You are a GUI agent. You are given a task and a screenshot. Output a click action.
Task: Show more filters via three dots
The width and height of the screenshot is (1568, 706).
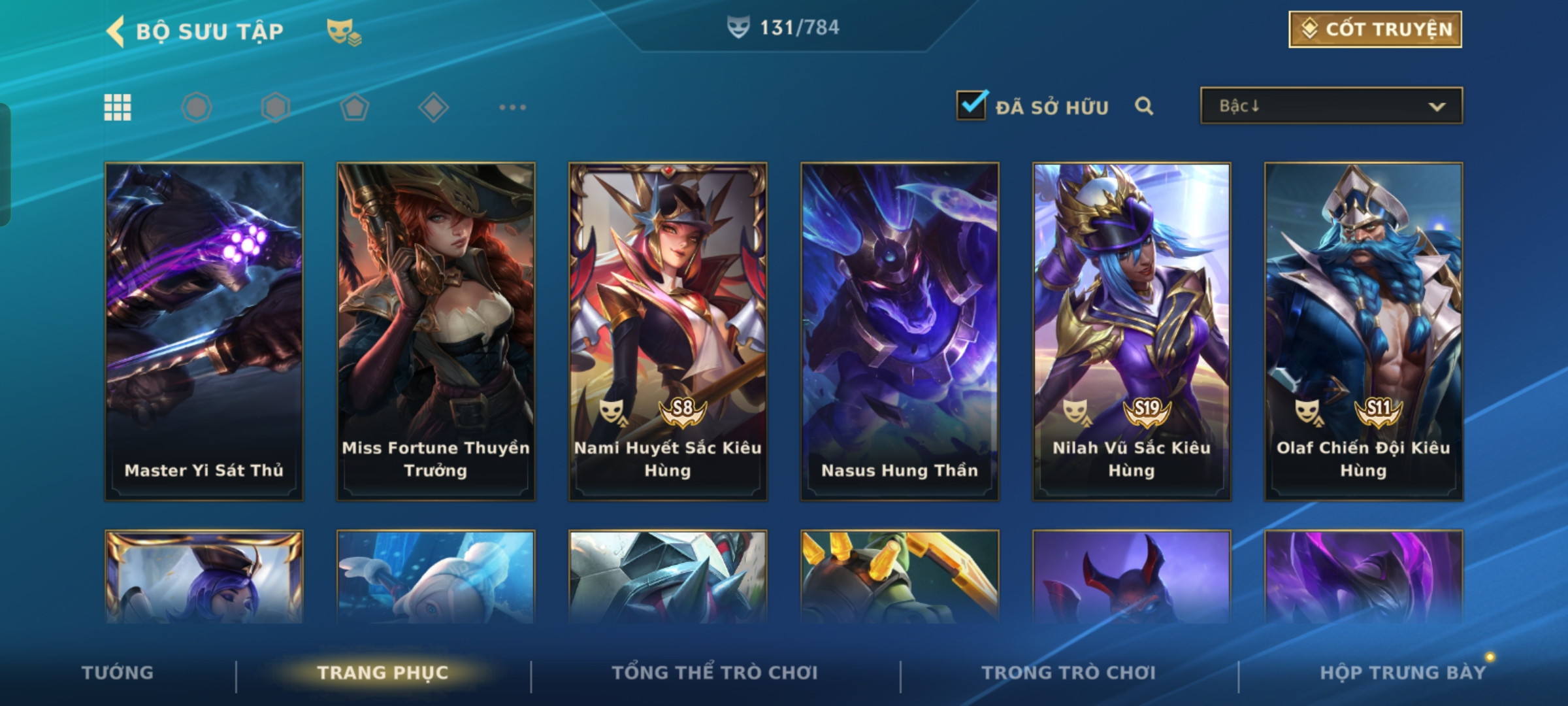coord(512,107)
